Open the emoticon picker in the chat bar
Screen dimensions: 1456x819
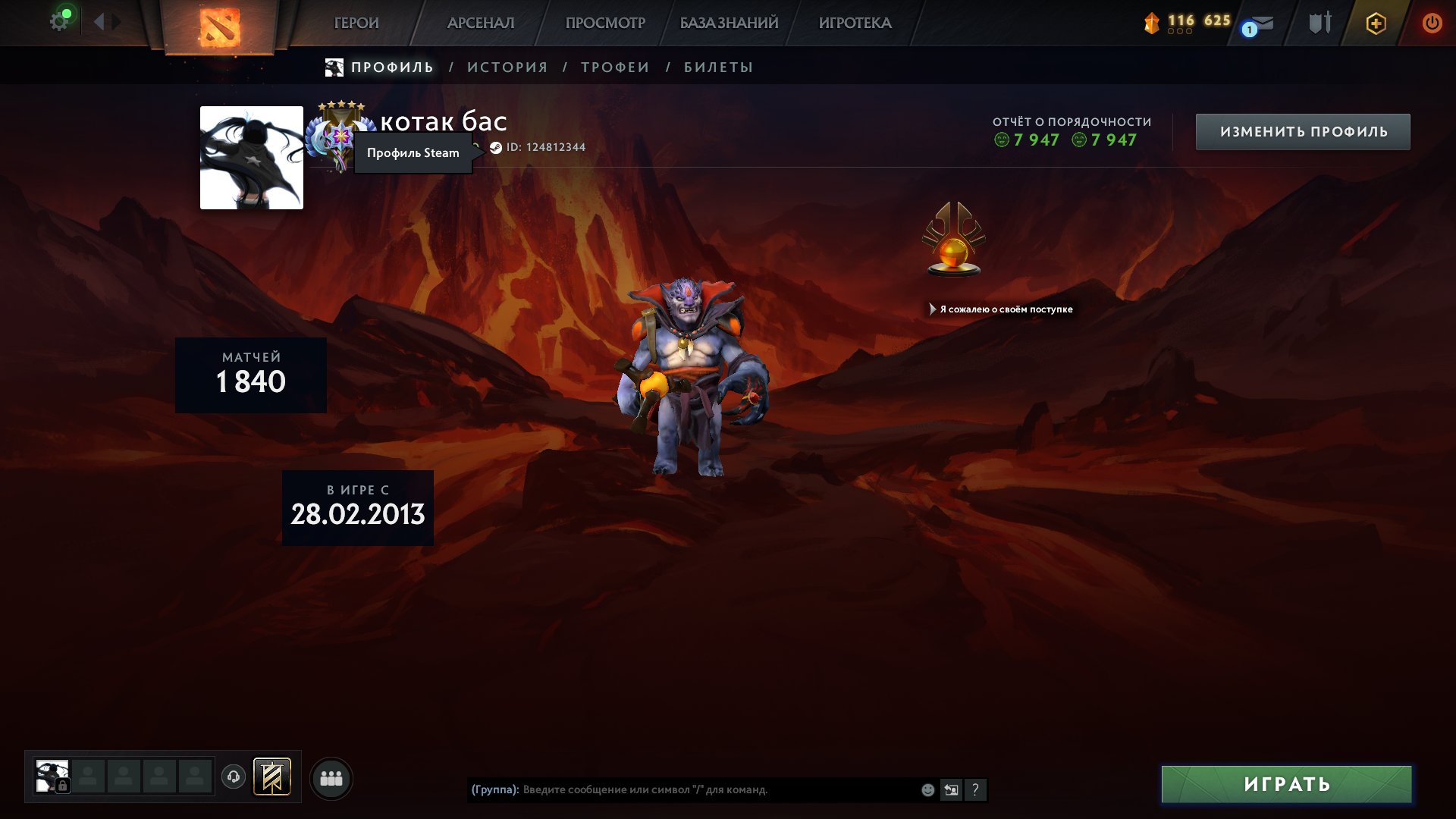[x=927, y=789]
